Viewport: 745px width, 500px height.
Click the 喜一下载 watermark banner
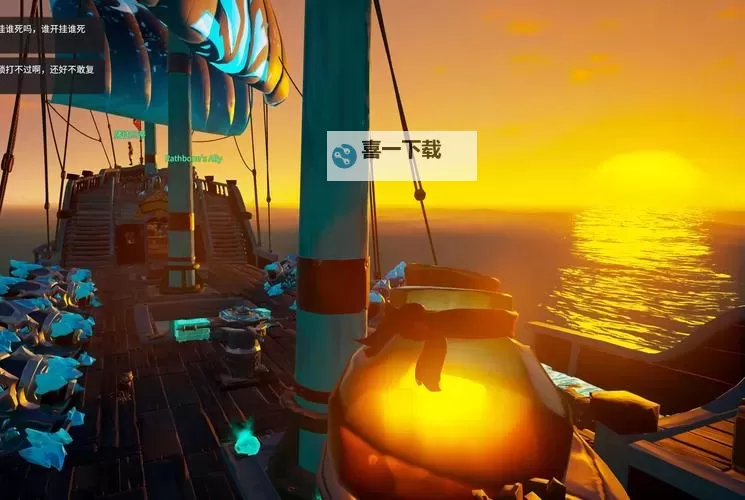pos(401,155)
